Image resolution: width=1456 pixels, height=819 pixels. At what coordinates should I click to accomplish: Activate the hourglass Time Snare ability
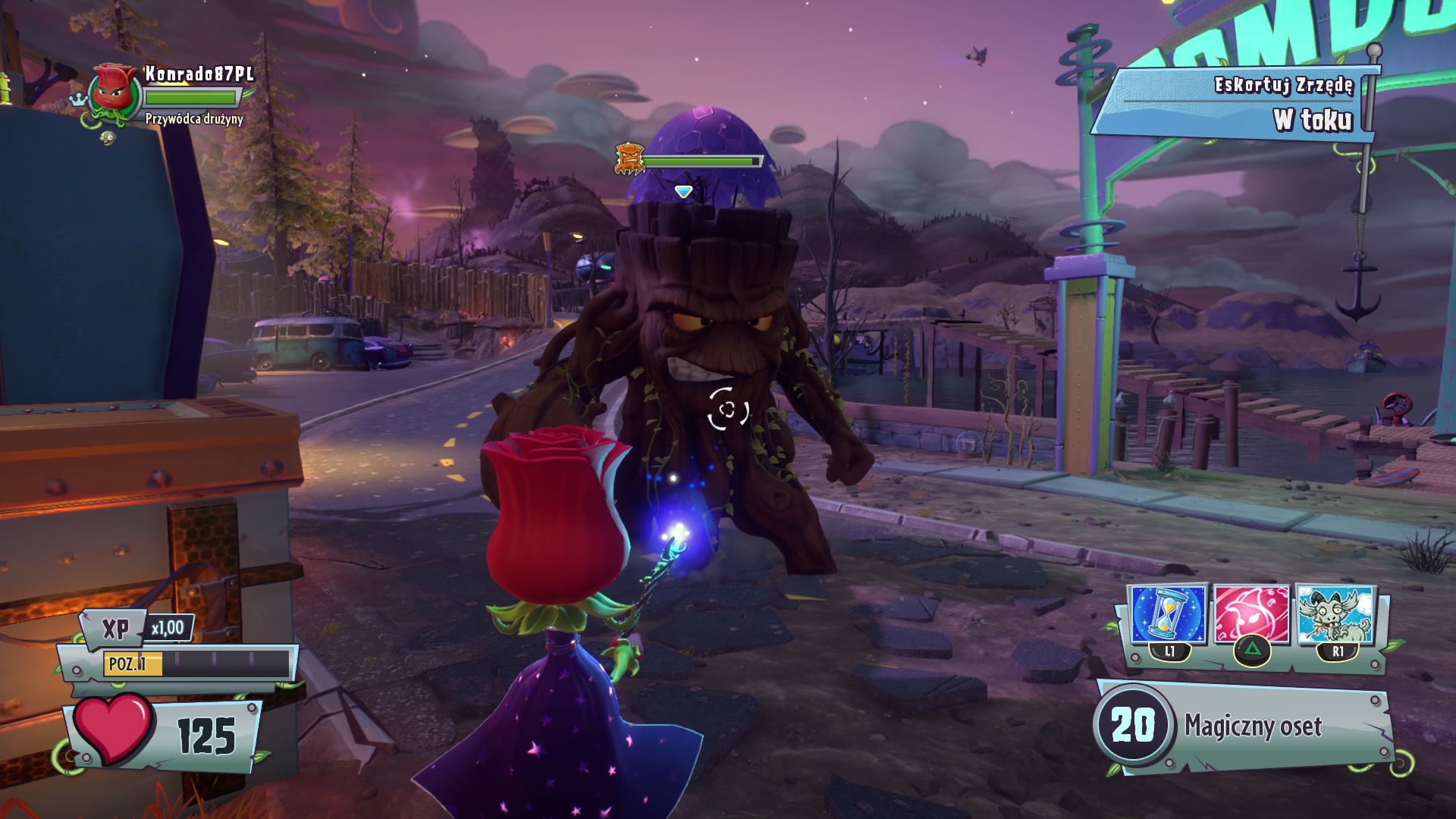pyautogui.click(x=1169, y=615)
